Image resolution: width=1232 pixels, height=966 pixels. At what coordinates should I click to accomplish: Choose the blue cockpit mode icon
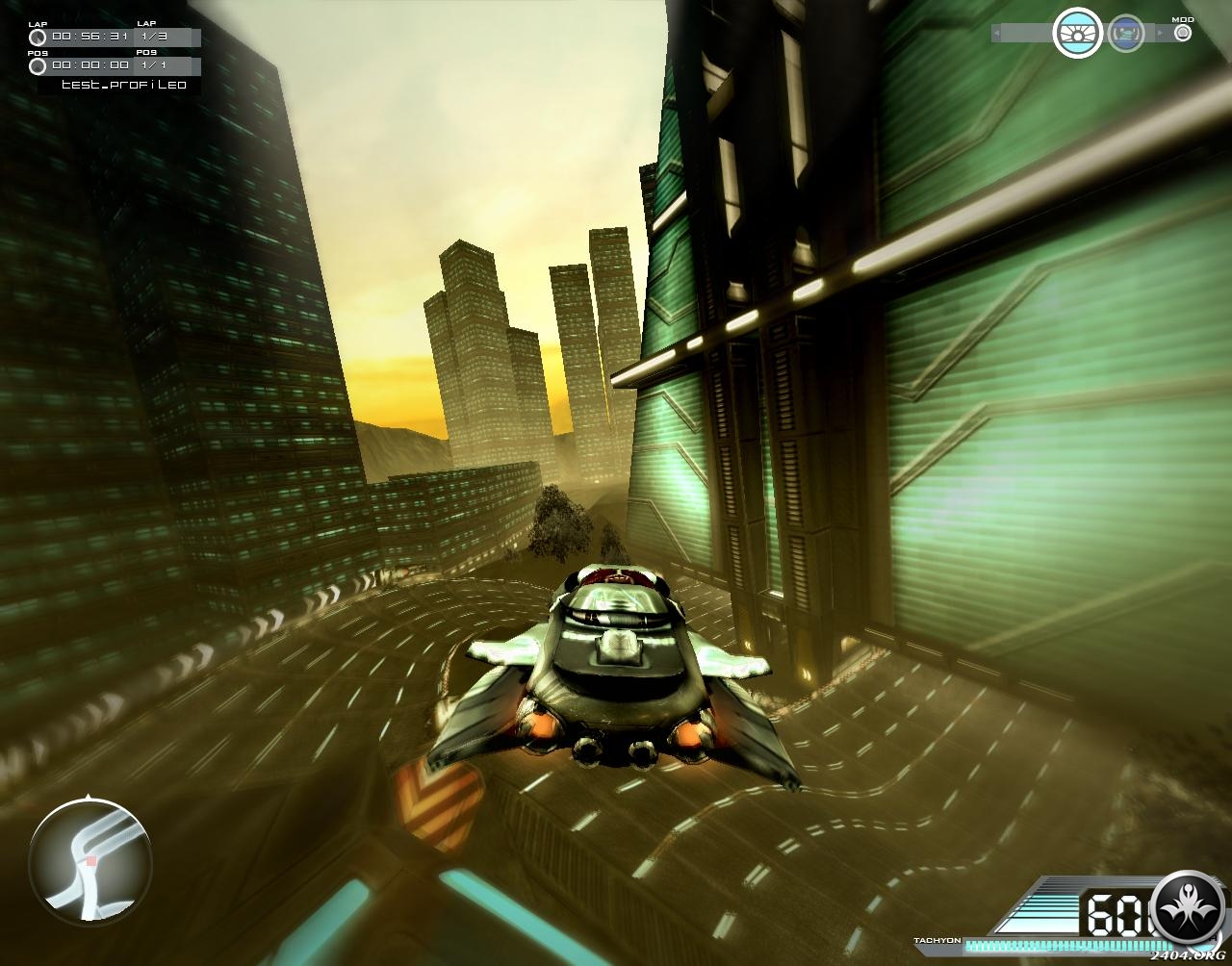[x=1125, y=34]
